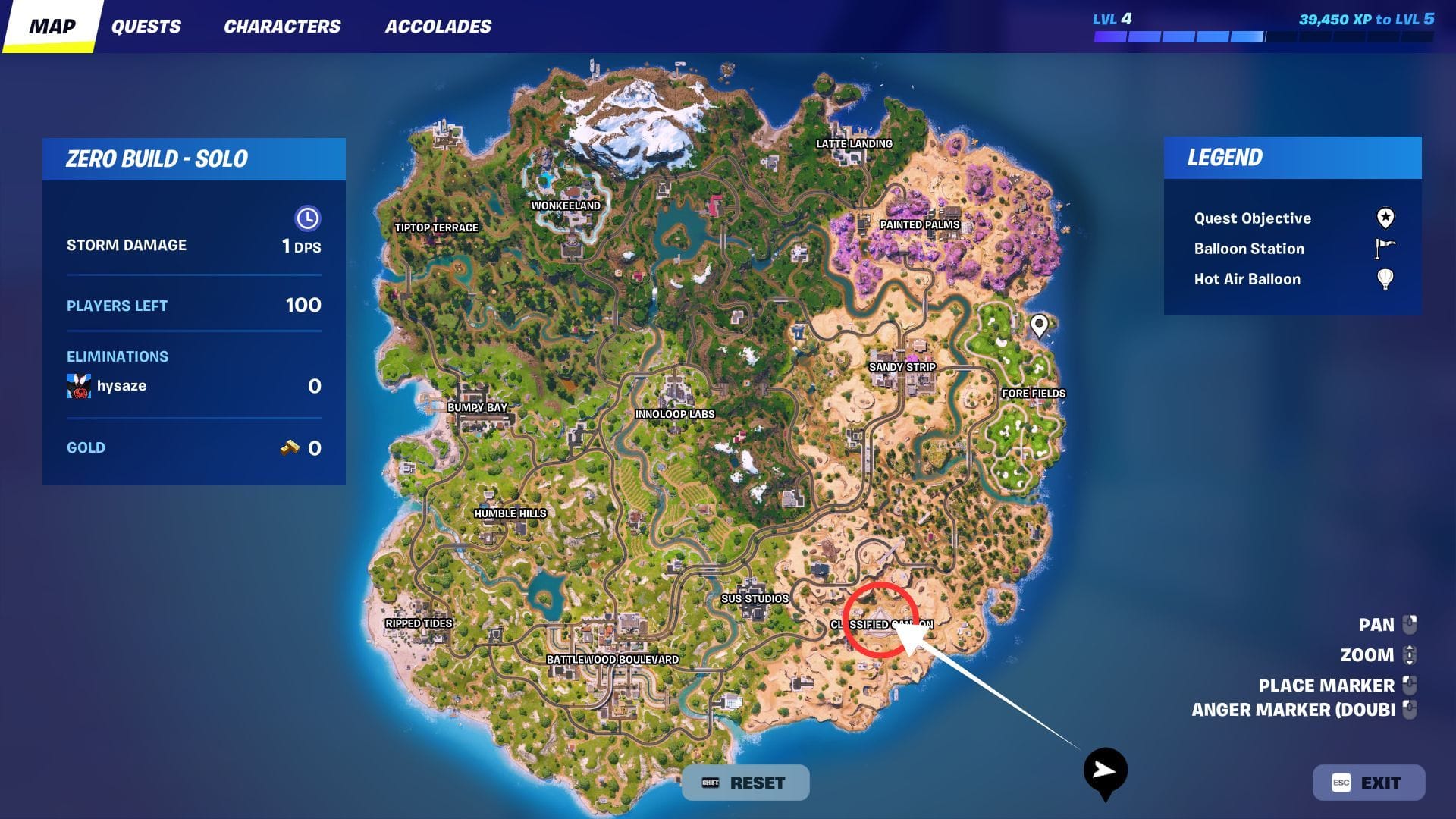Select the ACCOLADES tab

(438, 26)
